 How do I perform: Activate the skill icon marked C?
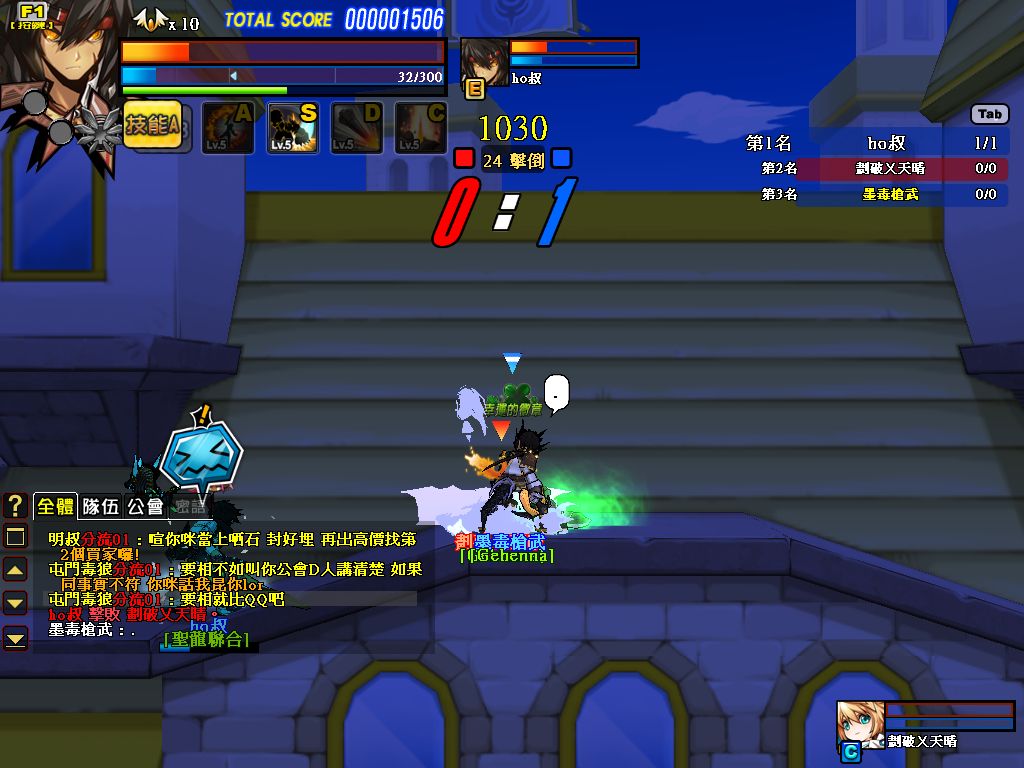coord(420,128)
